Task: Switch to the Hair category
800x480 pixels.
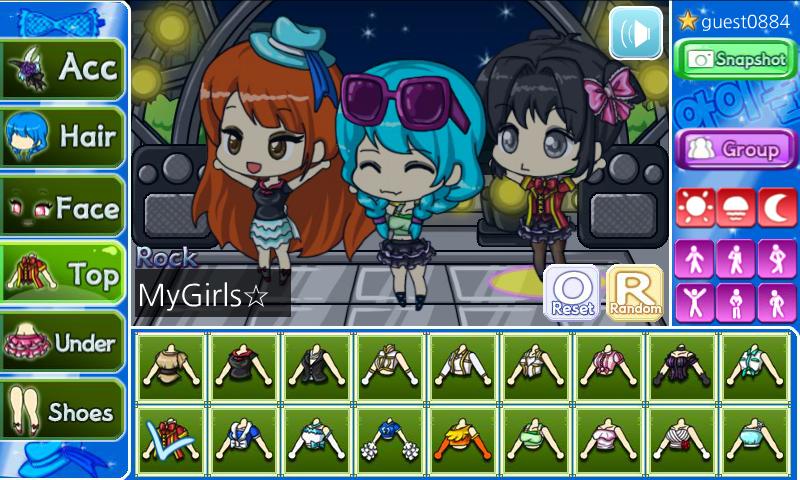Action: pos(64,137)
